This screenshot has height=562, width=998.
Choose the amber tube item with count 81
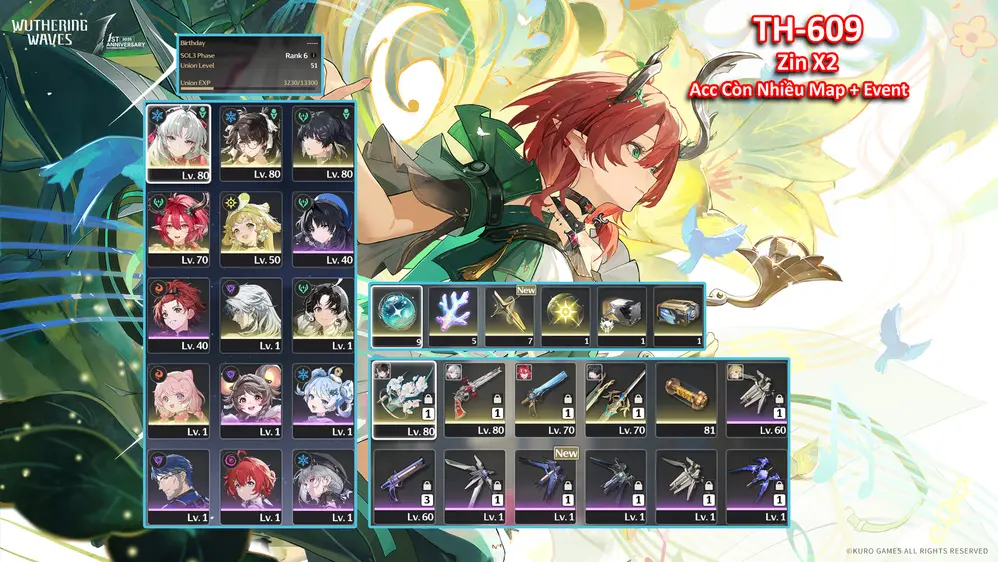pos(686,395)
